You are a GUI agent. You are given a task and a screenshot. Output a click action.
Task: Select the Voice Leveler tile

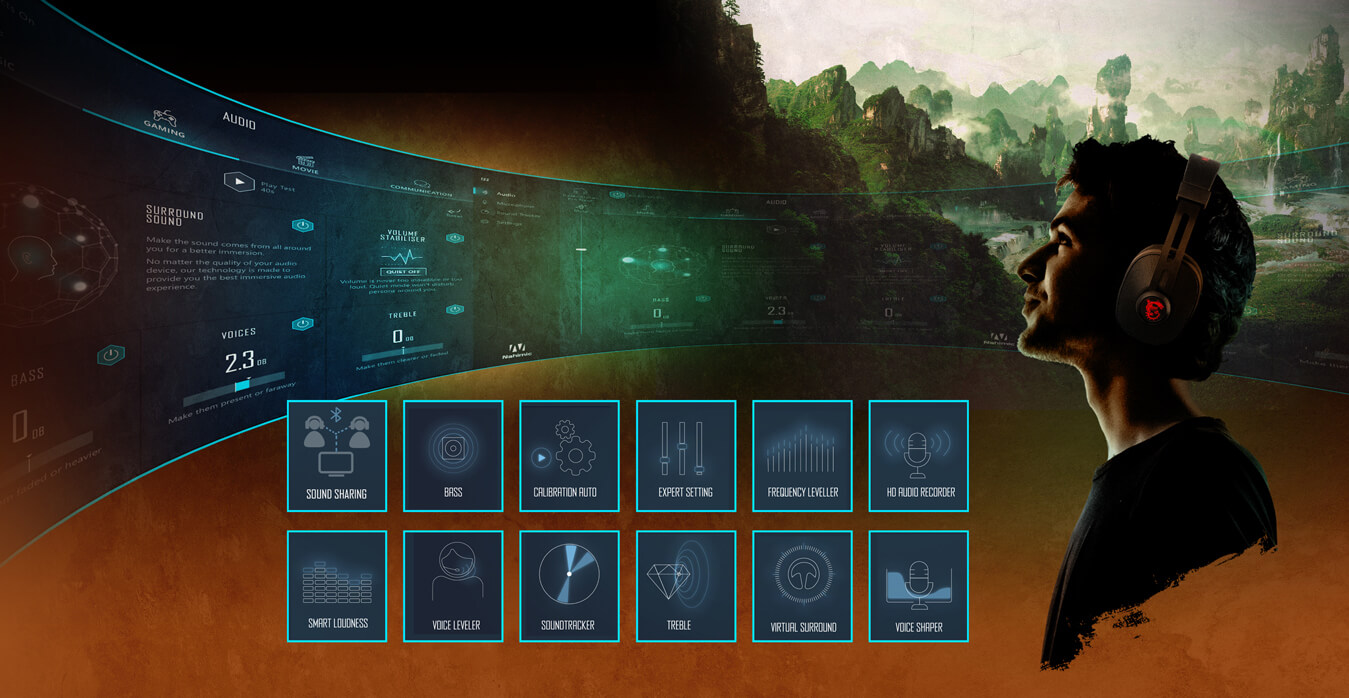[x=453, y=585]
